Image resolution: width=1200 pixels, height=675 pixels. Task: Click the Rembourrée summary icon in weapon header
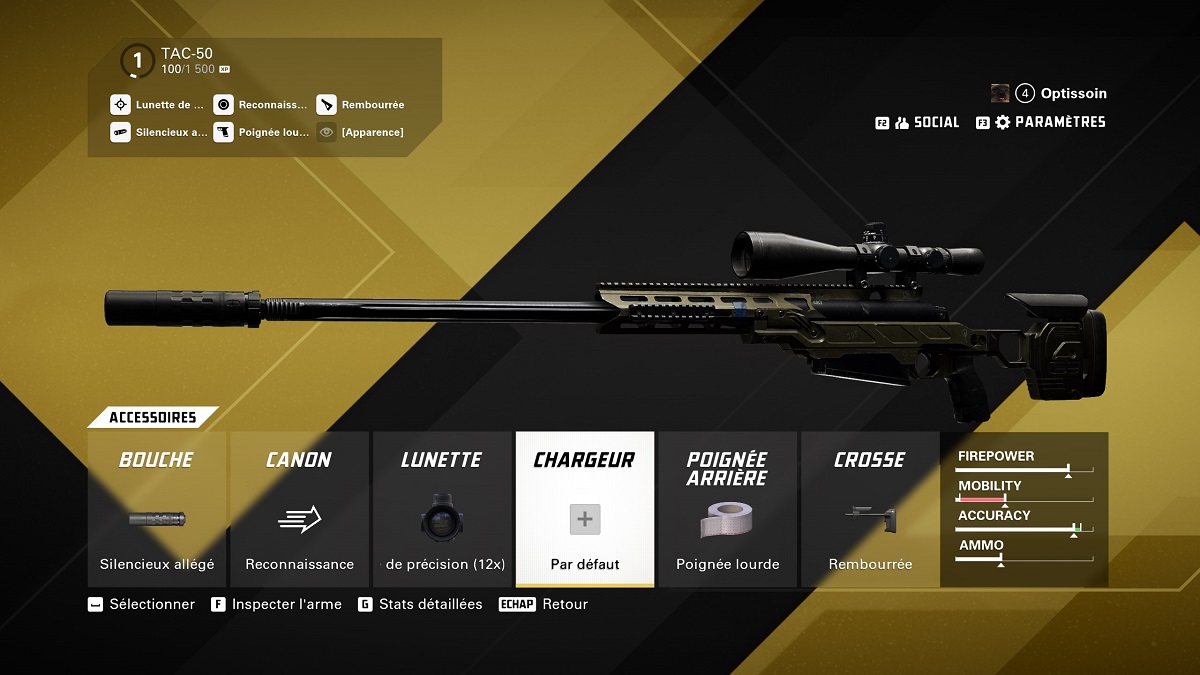(326, 104)
